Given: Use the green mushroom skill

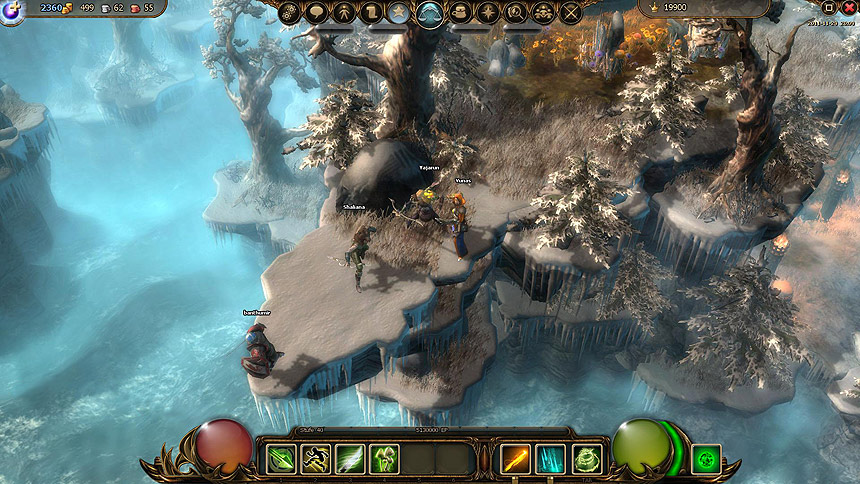Looking at the screenshot, I should point(385,459).
